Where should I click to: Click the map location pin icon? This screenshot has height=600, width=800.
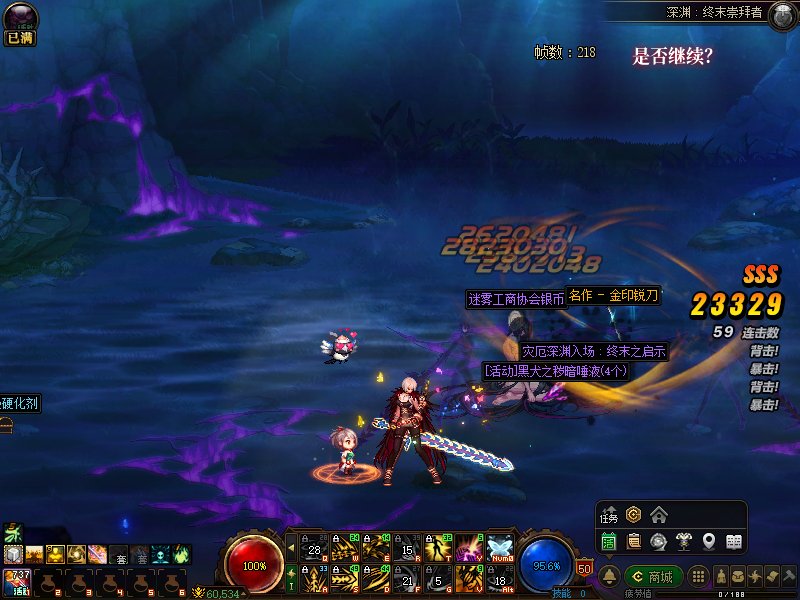click(708, 542)
